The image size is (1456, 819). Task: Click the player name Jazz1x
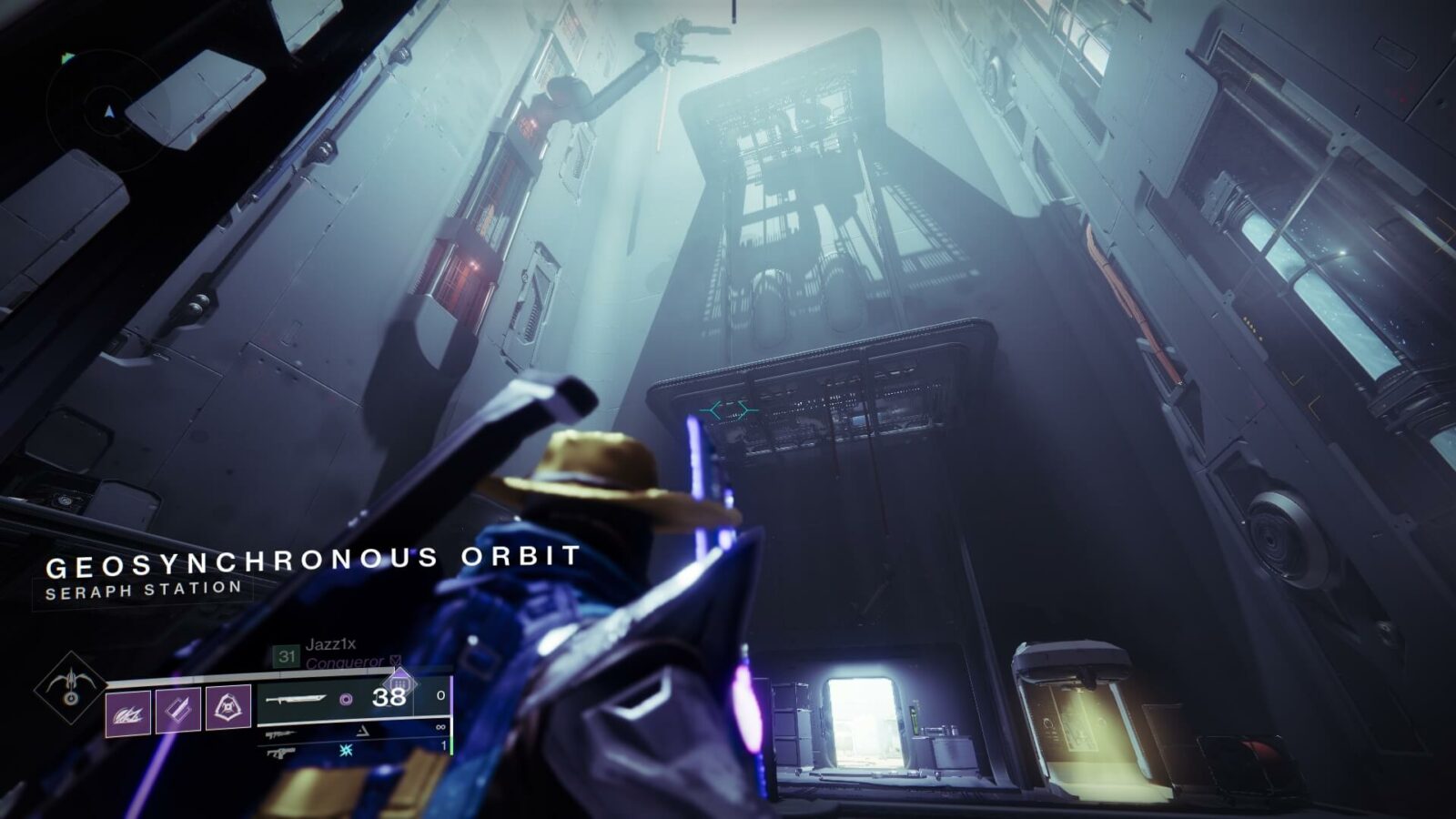click(331, 645)
